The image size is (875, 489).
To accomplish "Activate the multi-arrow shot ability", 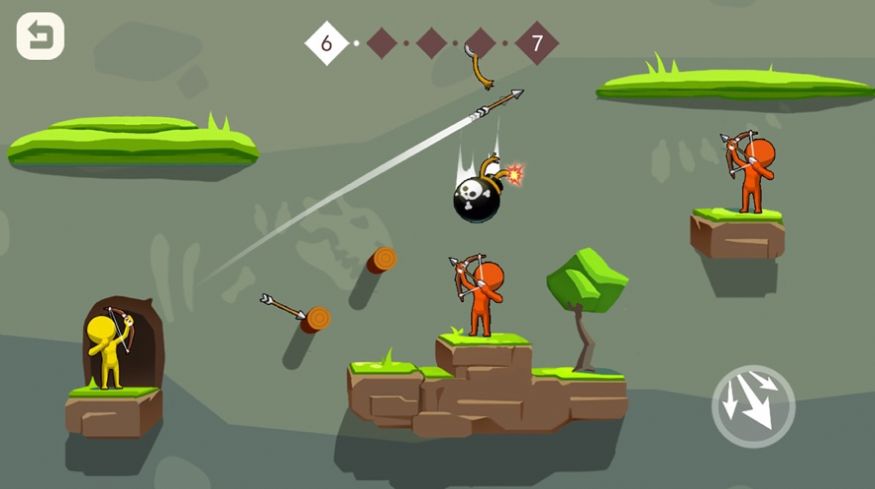I will click(753, 404).
